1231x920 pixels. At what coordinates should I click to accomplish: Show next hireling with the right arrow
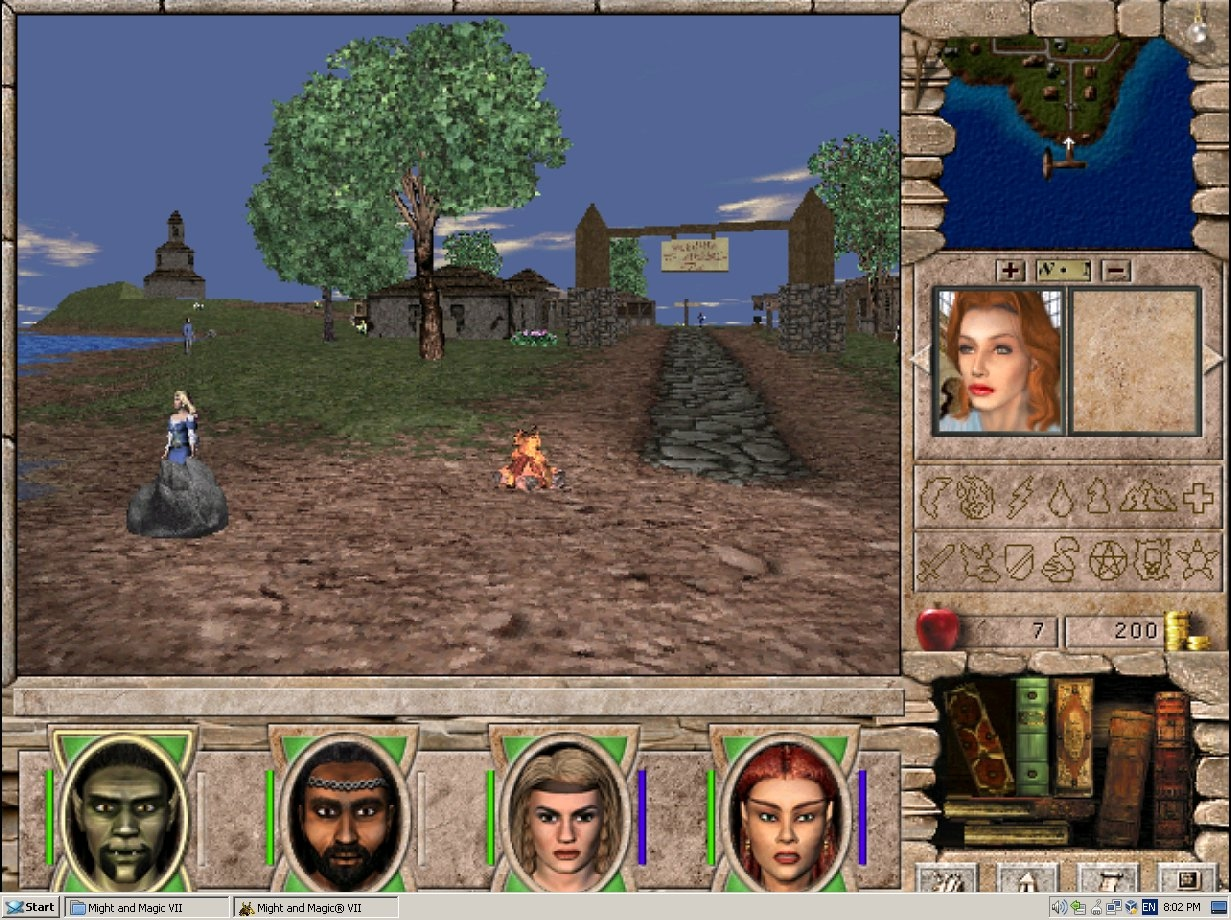pyautogui.click(x=1212, y=357)
